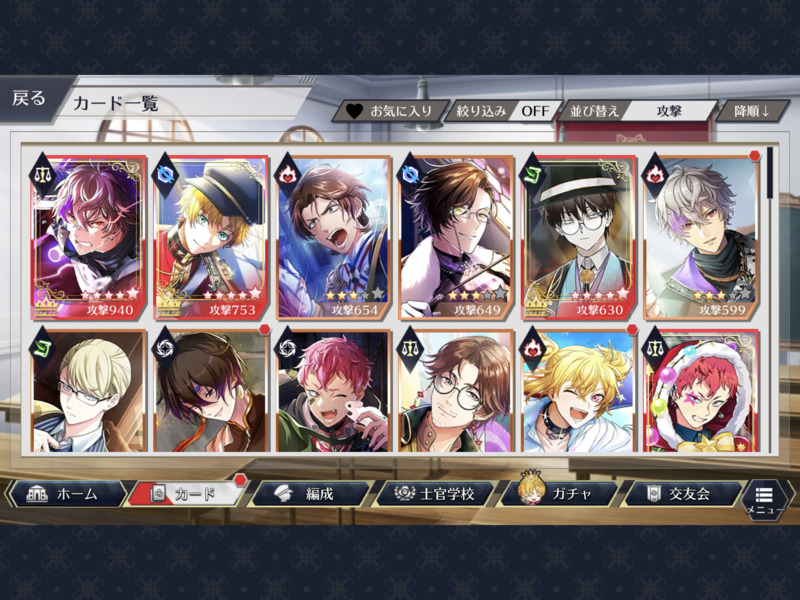The image size is (800, 600).
Task: Select the card with 攻撃753
Action: [x=211, y=237]
